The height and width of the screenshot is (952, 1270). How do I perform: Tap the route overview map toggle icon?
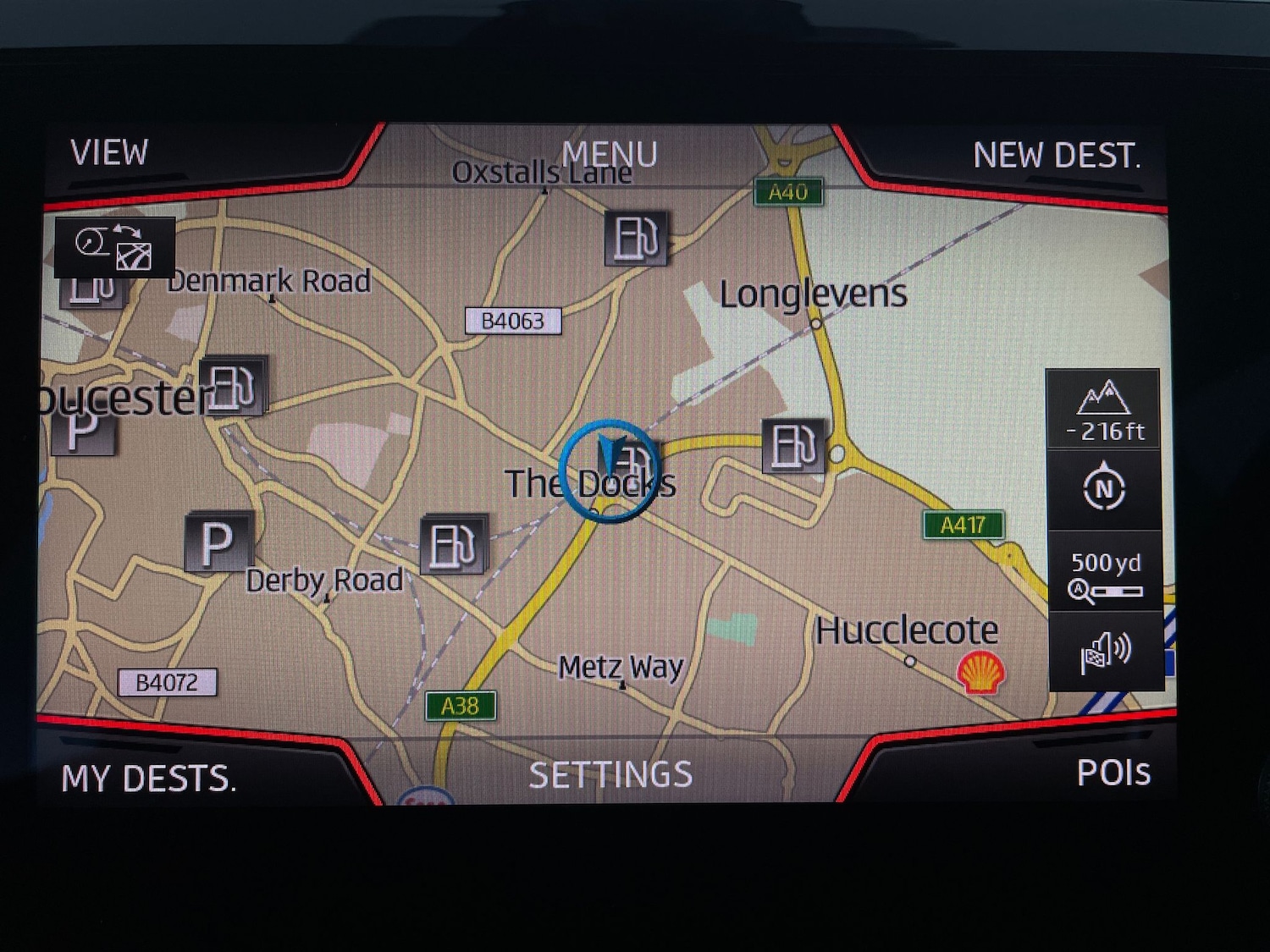coord(115,247)
